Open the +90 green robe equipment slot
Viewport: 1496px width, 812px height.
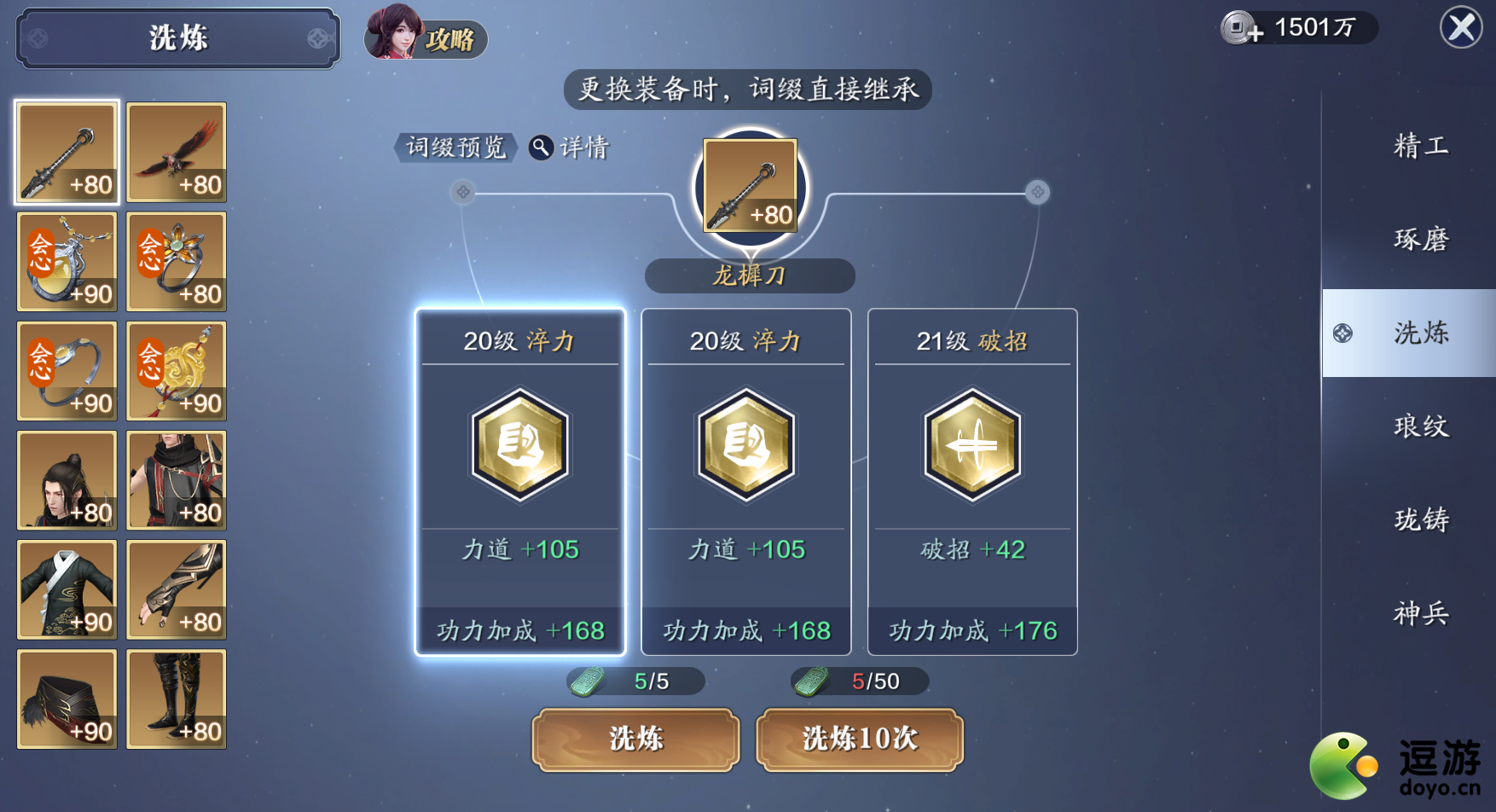(x=67, y=589)
